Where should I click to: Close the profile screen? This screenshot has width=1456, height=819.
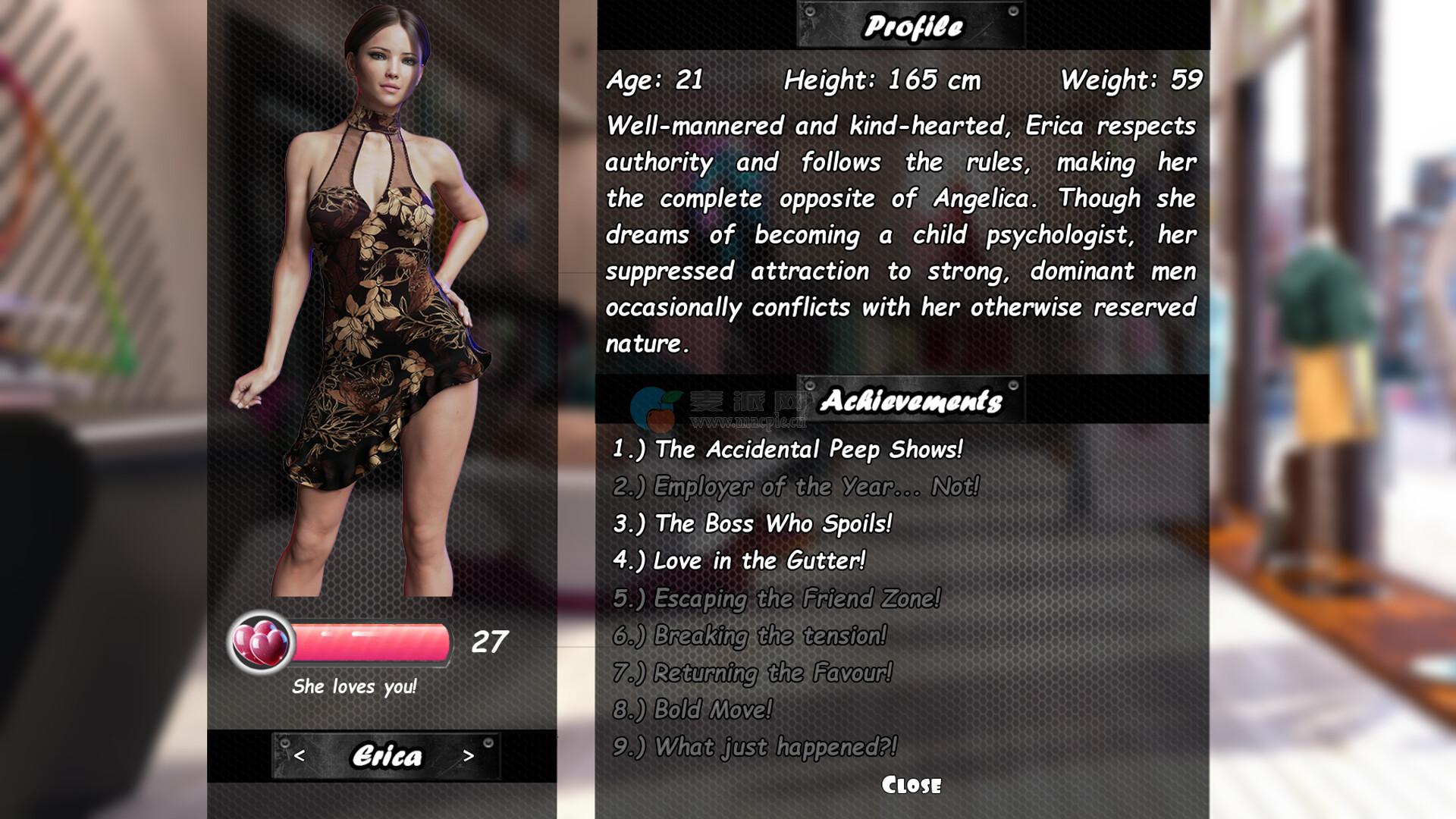[911, 785]
